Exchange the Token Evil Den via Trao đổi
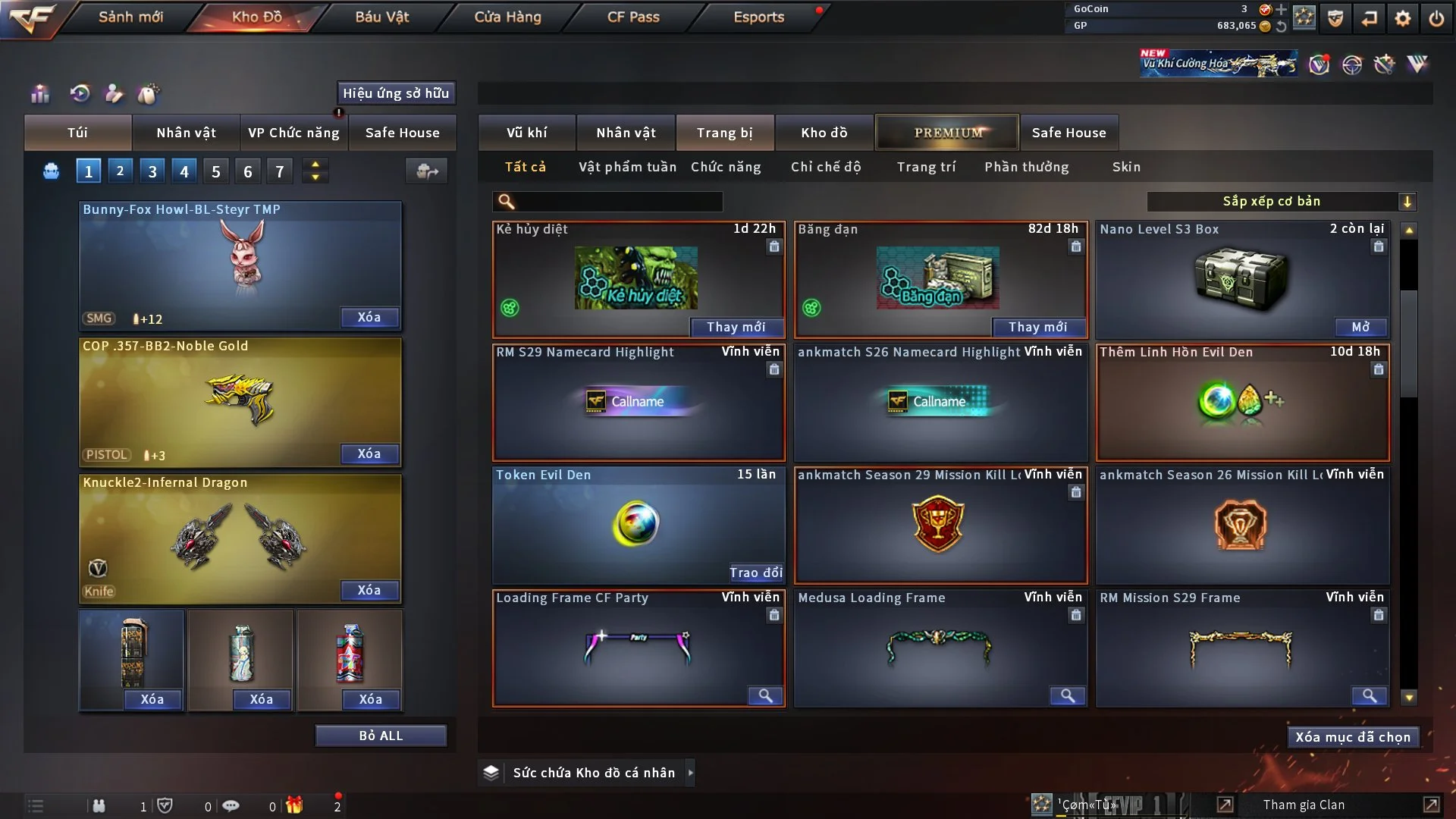This screenshot has height=819, width=1456. pyautogui.click(x=755, y=573)
